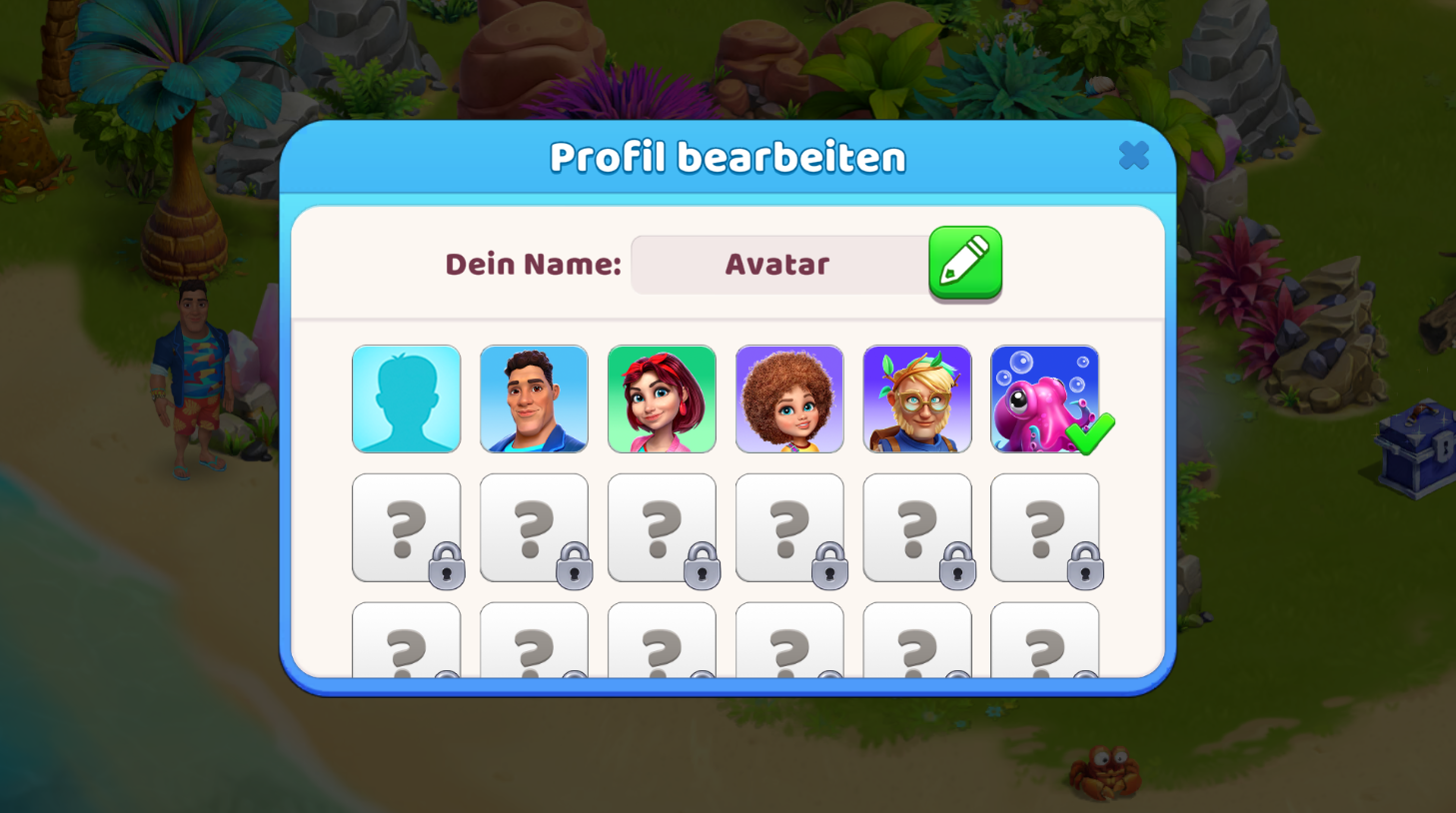
Task: Click the green pencil edit name button
Action: tap(964, 263)
